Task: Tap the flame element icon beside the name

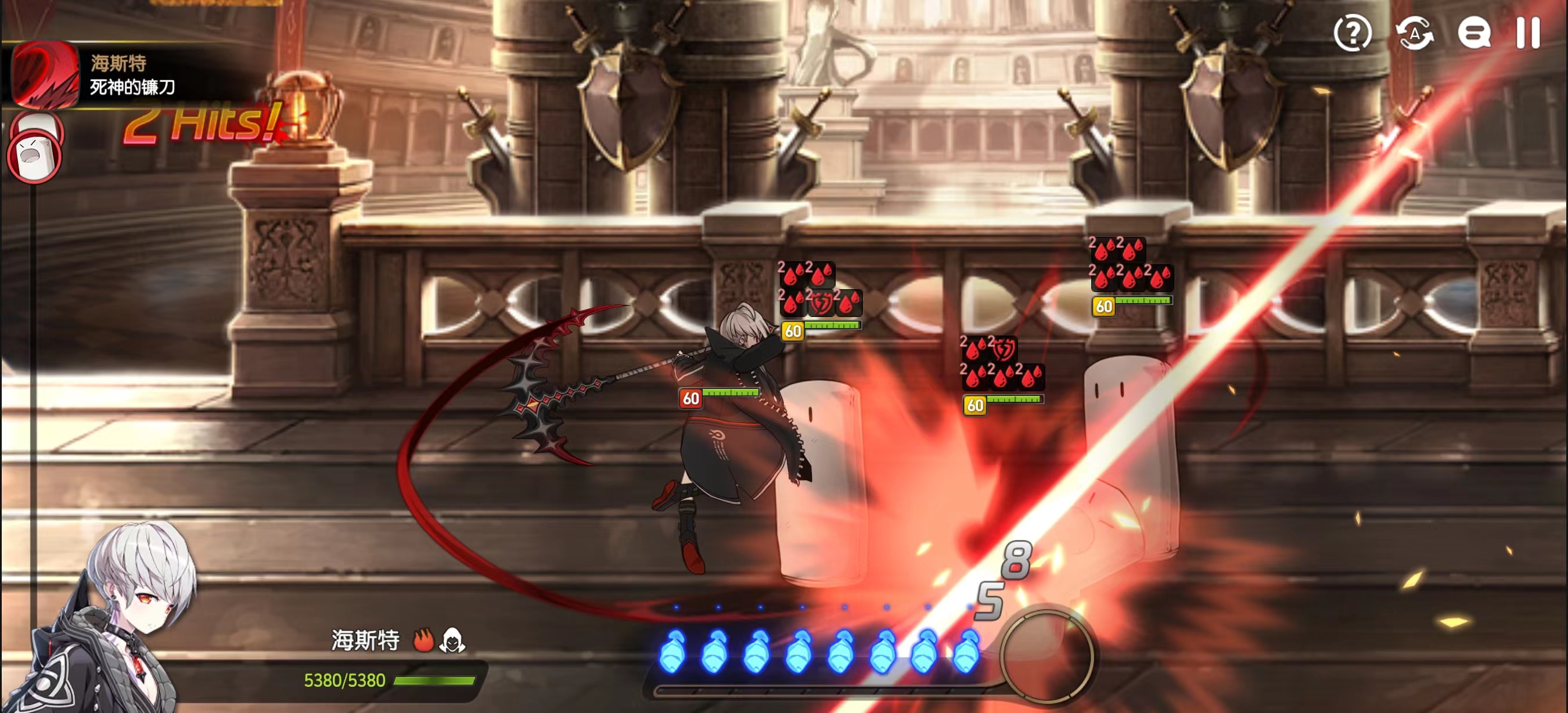Action: tap(423, 640)
